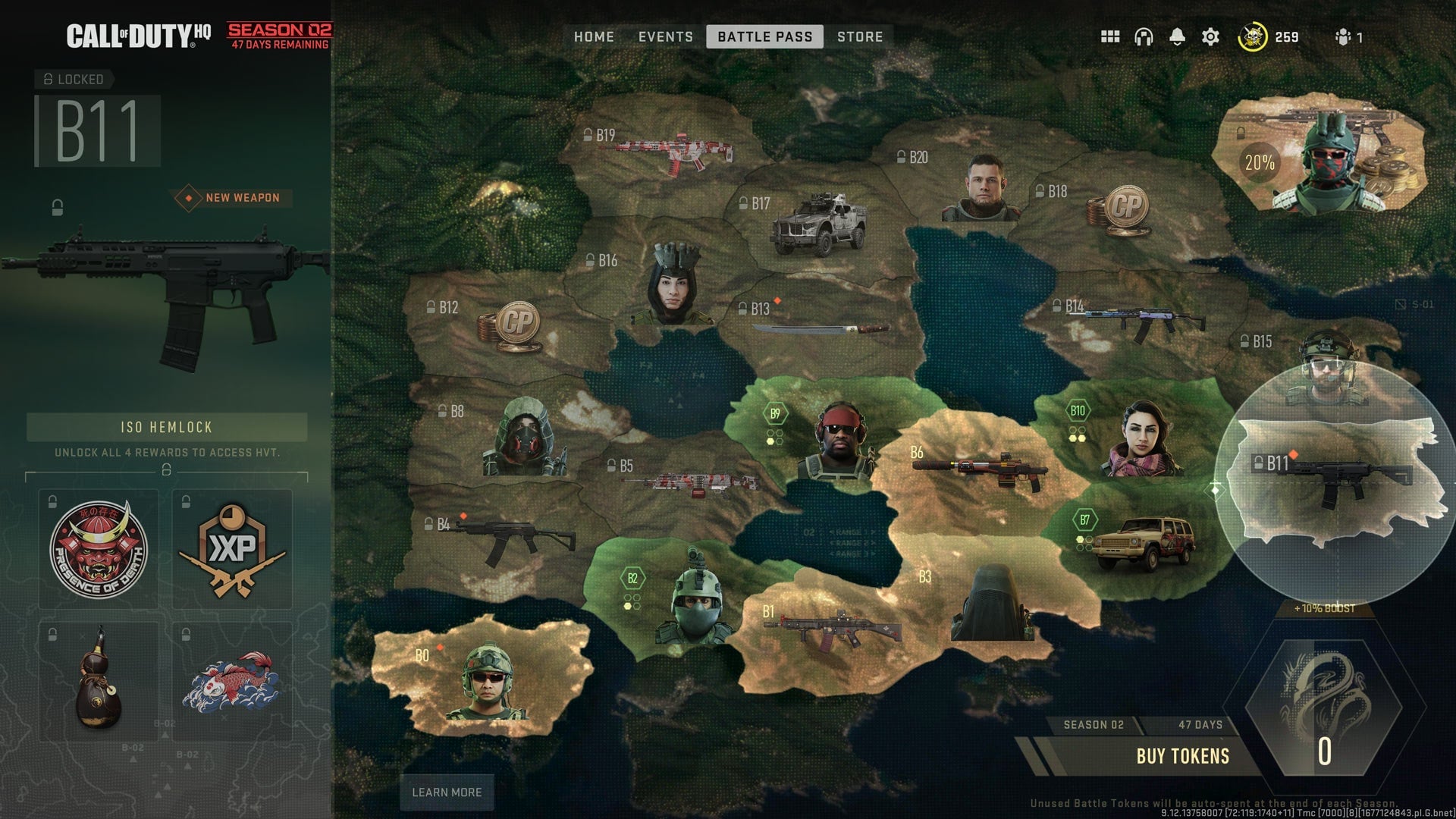Open the Events tab

(665, 36)
